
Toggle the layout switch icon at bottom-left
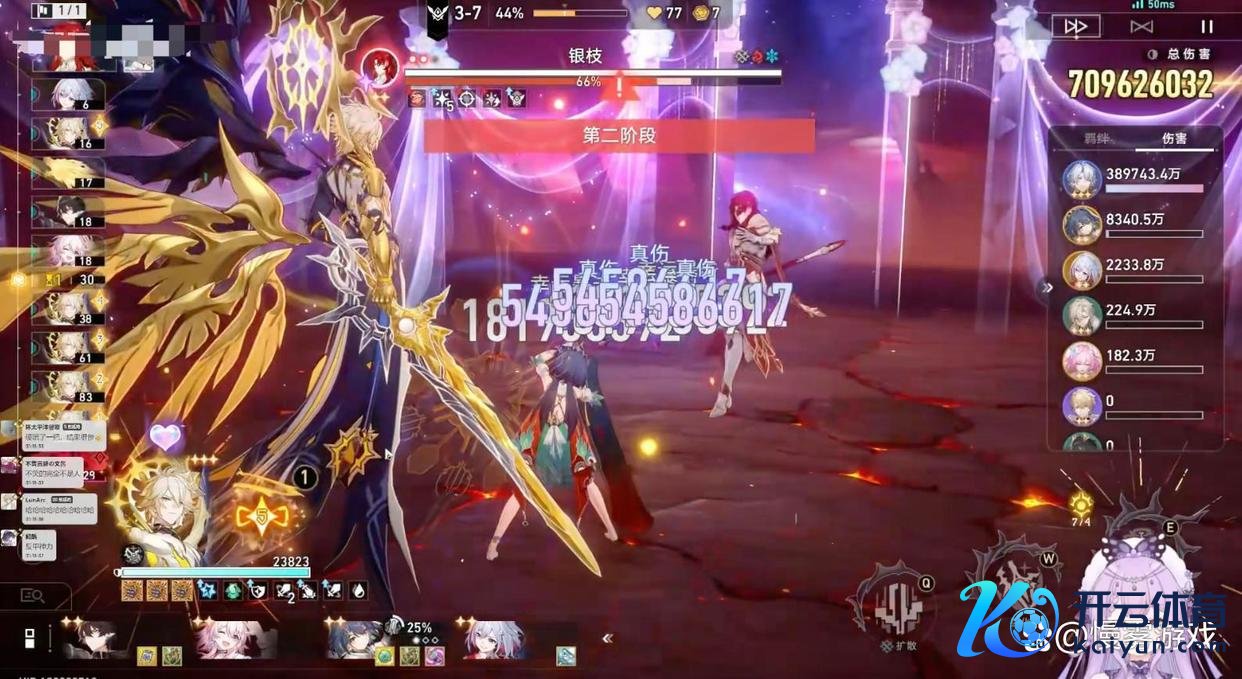(29, 639)
